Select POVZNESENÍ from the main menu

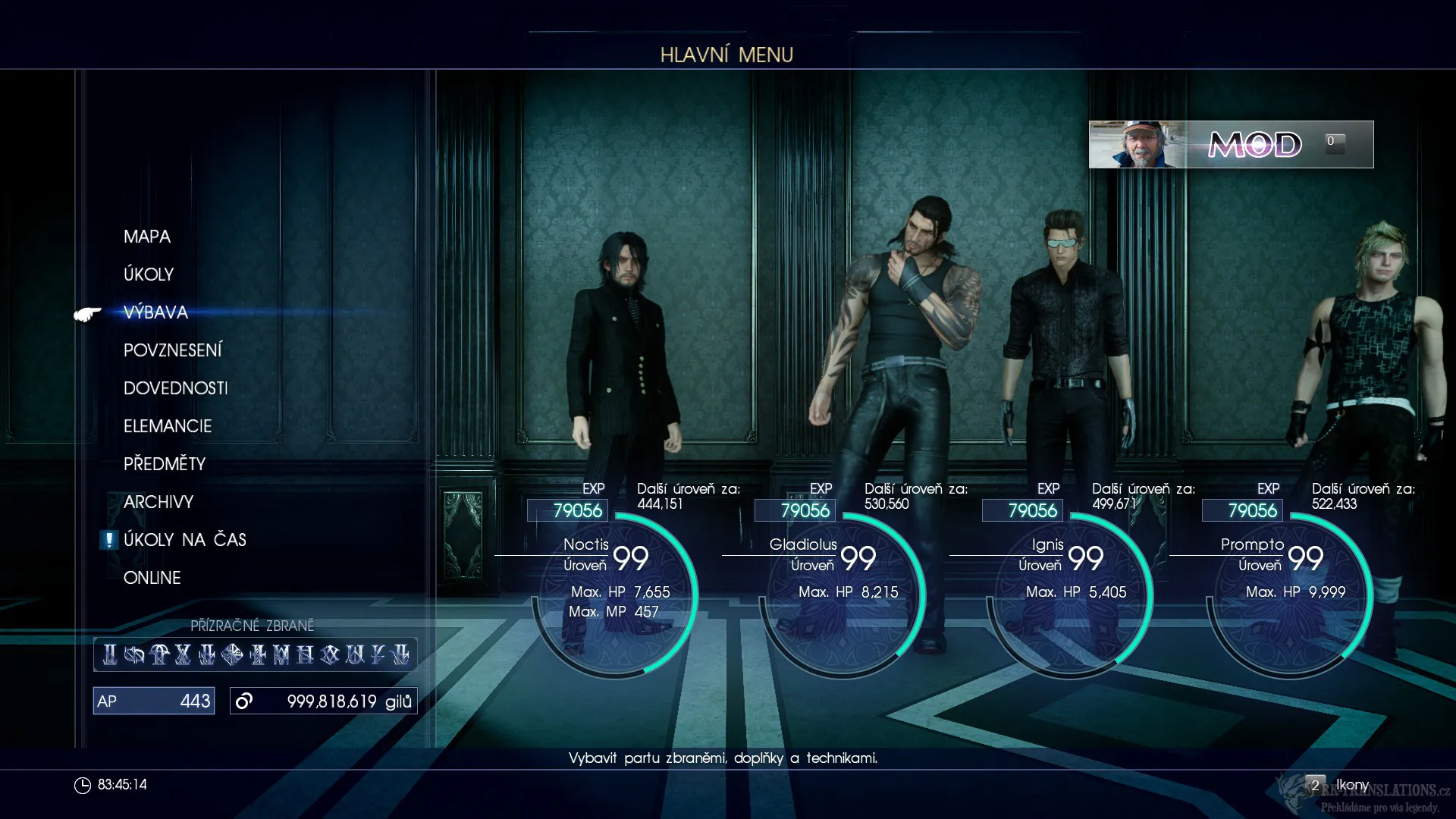click(174, 350)
